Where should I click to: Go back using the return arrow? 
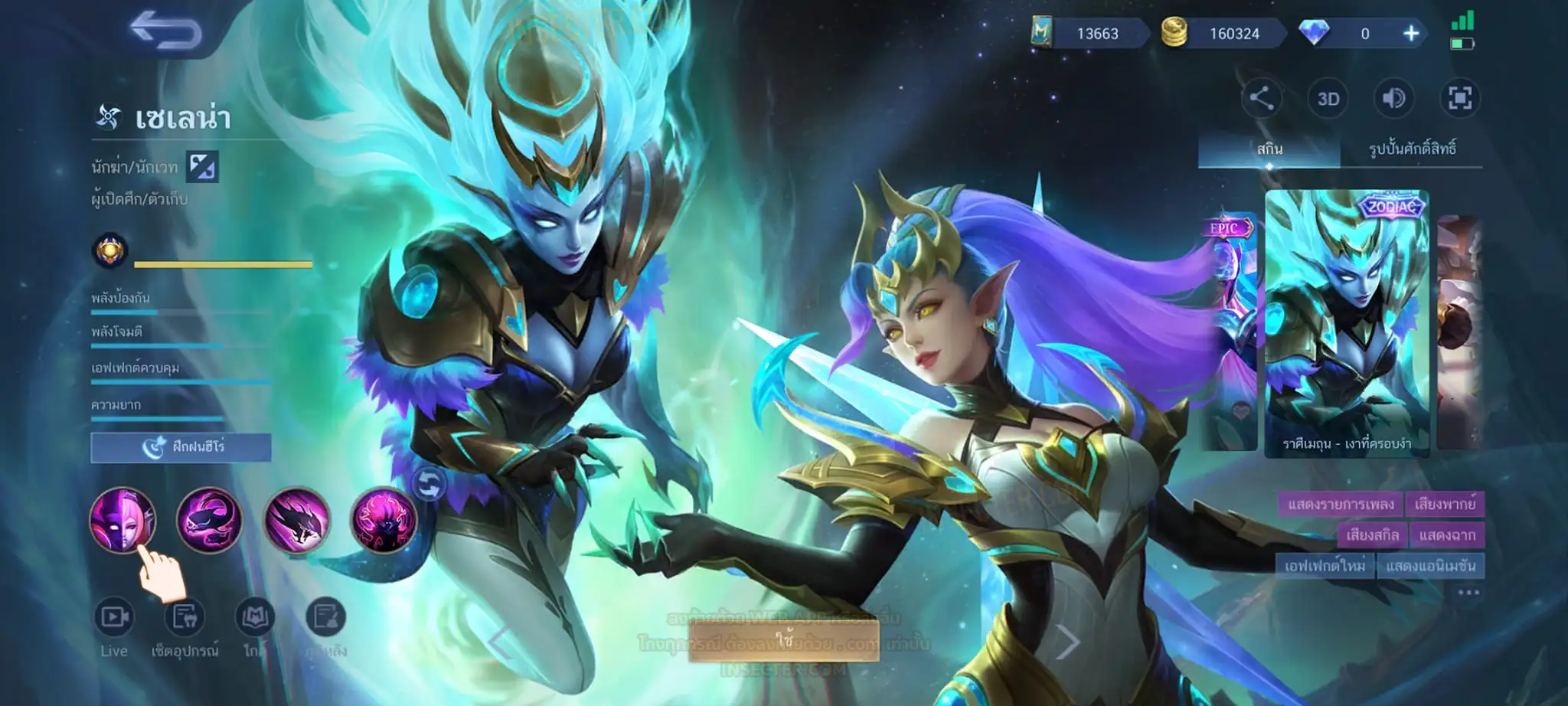(165, 31)
